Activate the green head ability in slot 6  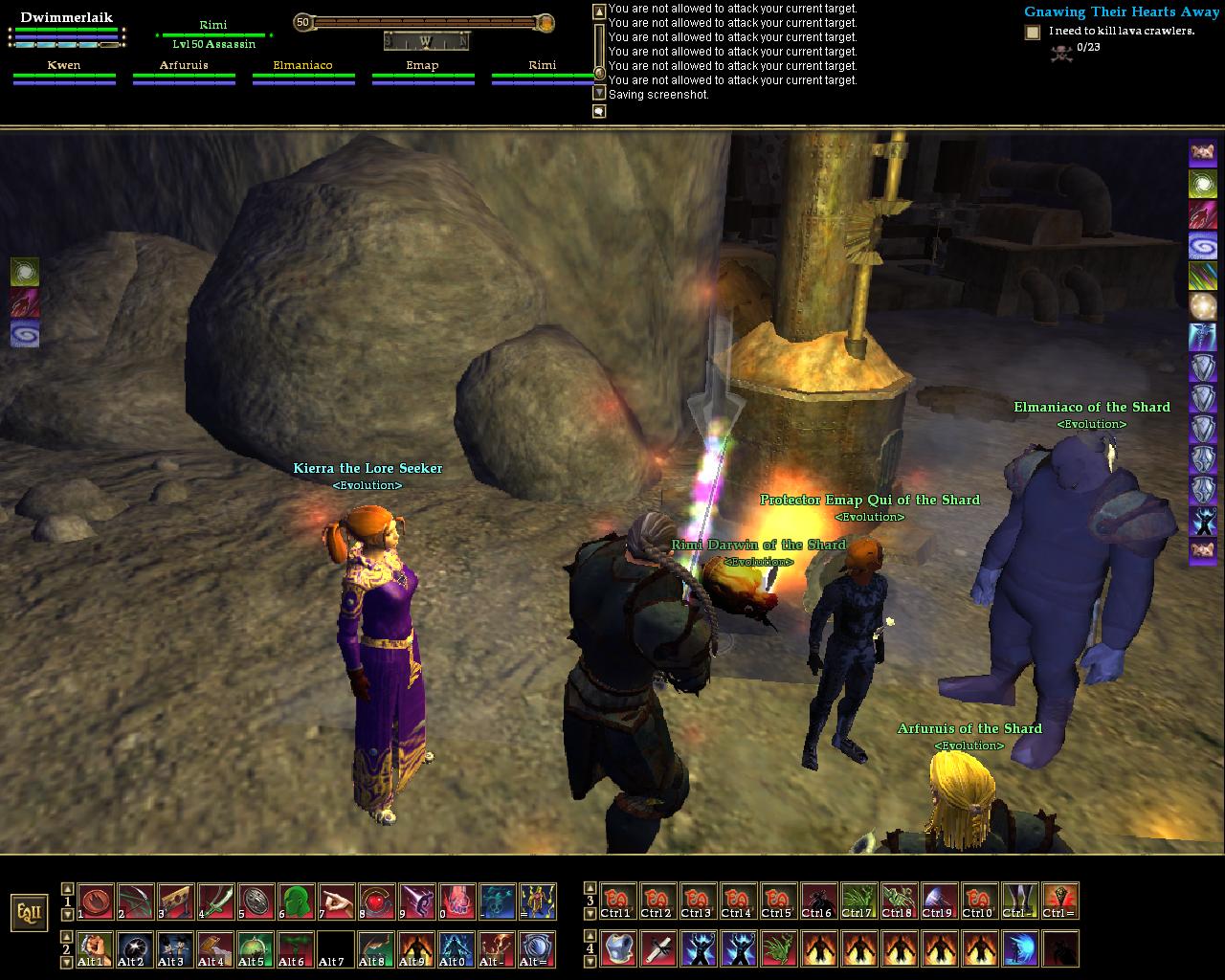tap(297, 902)
